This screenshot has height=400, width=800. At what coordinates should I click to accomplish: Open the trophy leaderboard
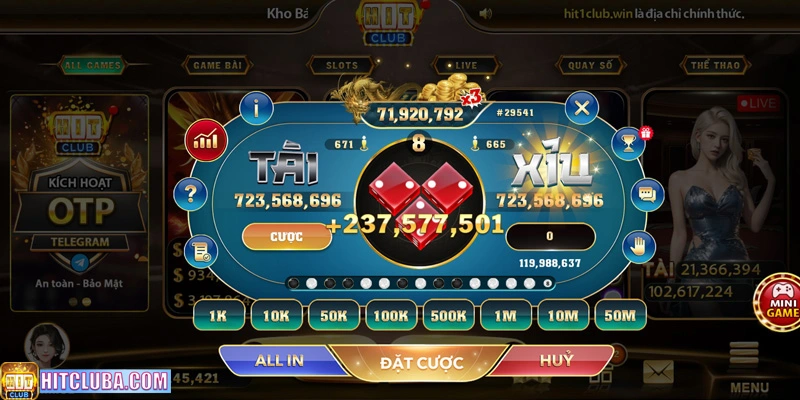click(629, 141)
